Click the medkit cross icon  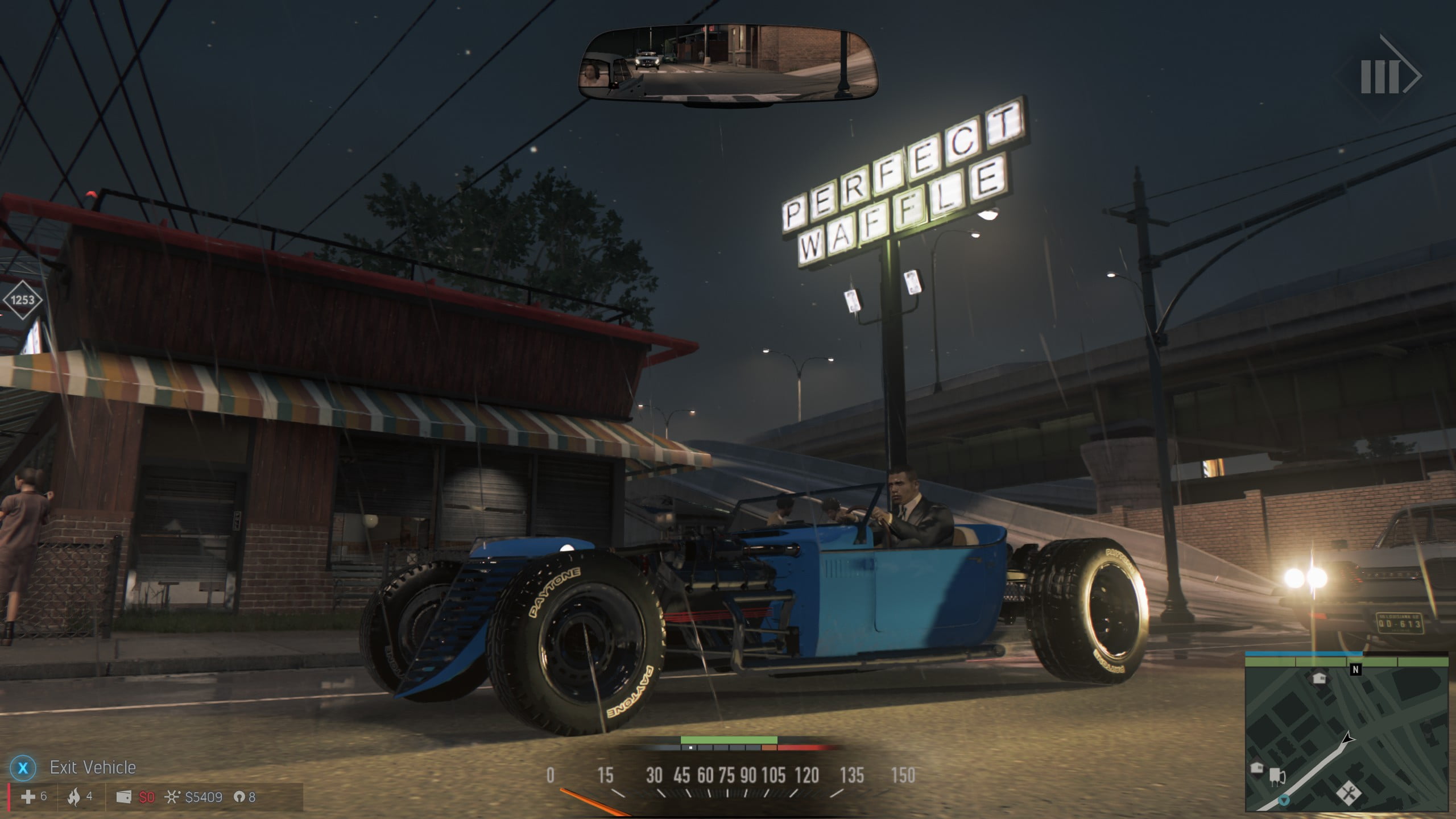pos(28,797)
